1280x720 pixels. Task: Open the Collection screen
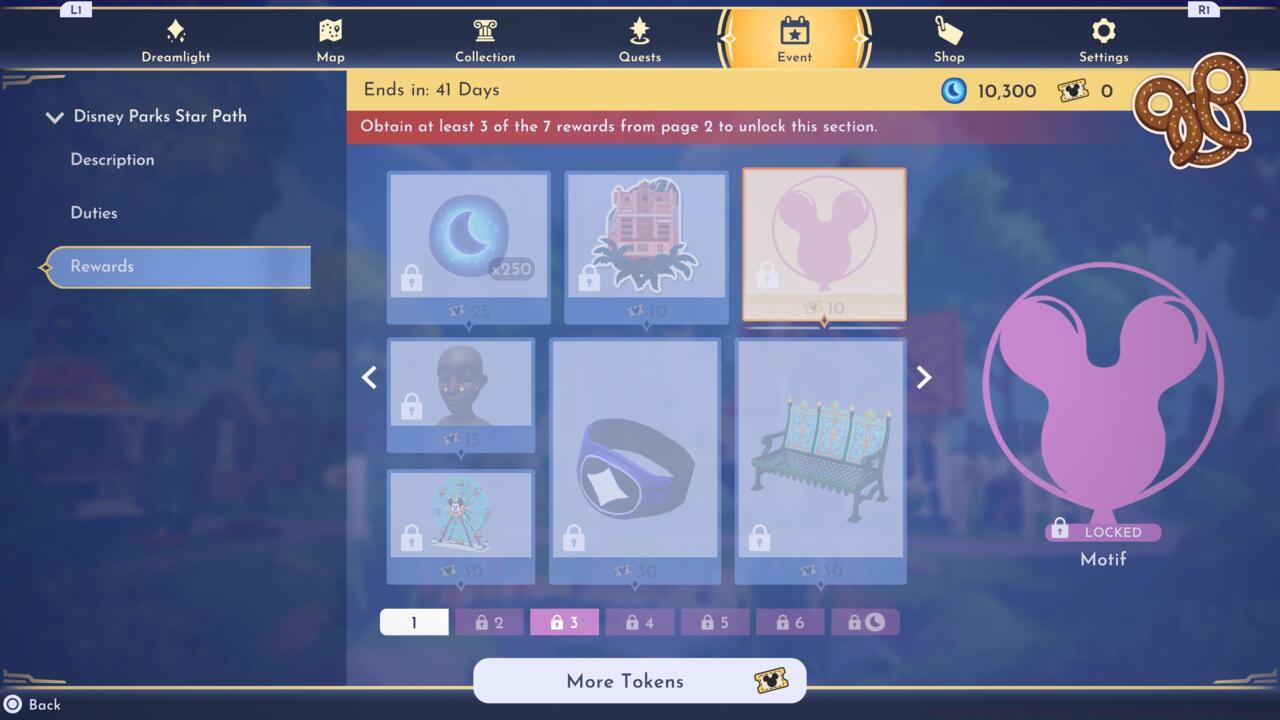coord(485,38)
